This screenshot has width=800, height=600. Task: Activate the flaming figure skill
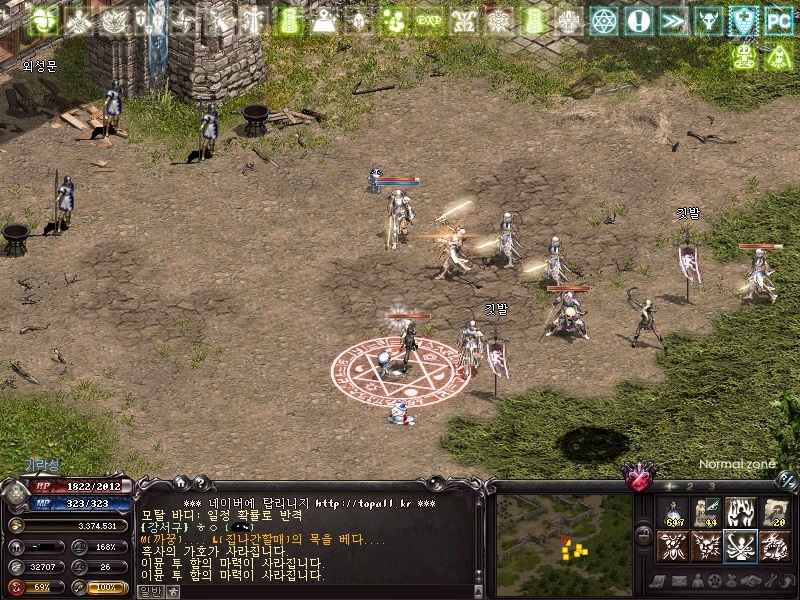[740, 514]
